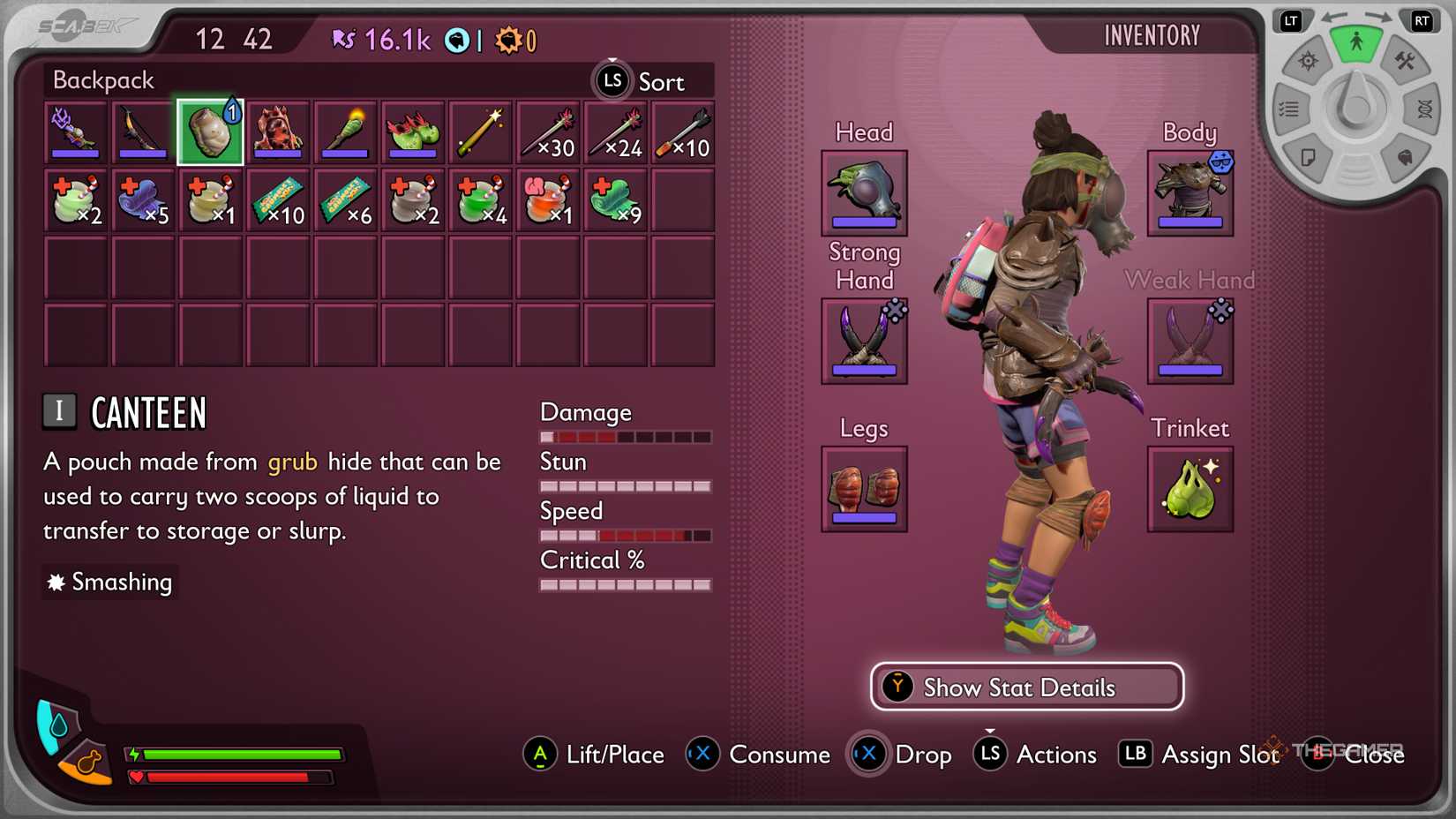1456x819 pixels.
Task: Click the equipped goggles in the Head slot
Action: click(863, 192)
